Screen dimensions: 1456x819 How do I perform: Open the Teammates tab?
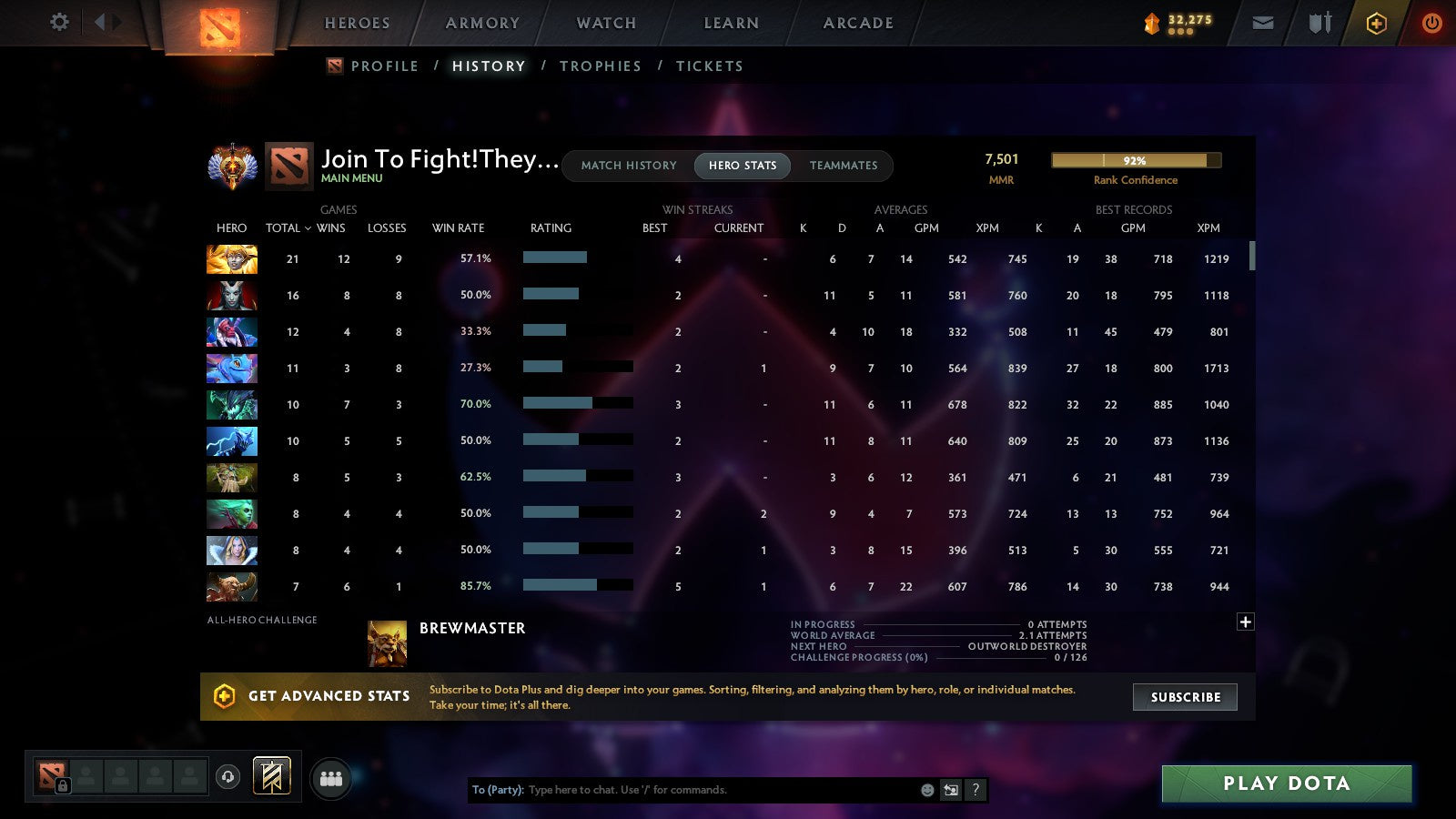843,166
